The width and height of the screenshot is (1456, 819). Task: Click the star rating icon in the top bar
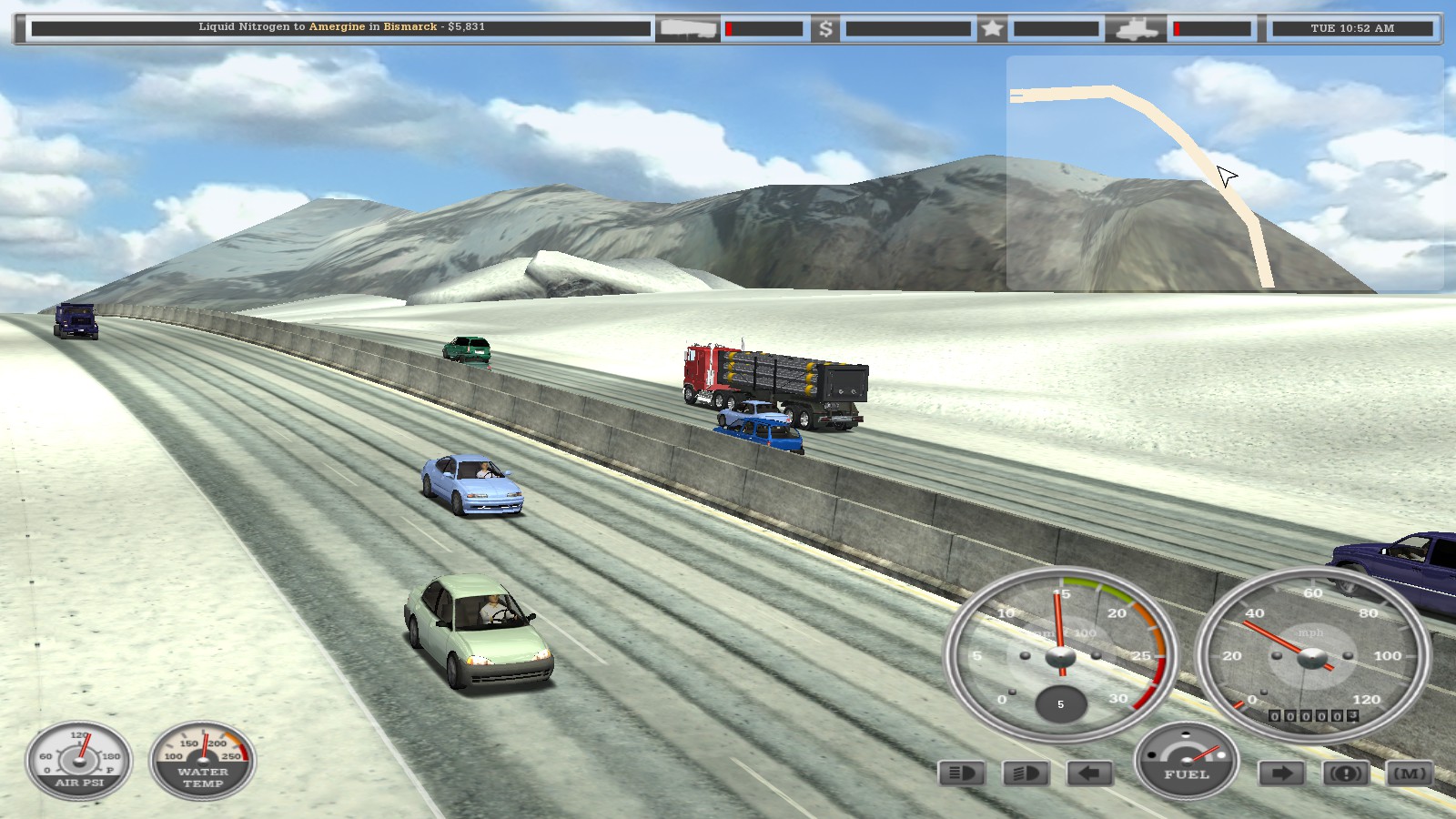(x=991, y=28)
